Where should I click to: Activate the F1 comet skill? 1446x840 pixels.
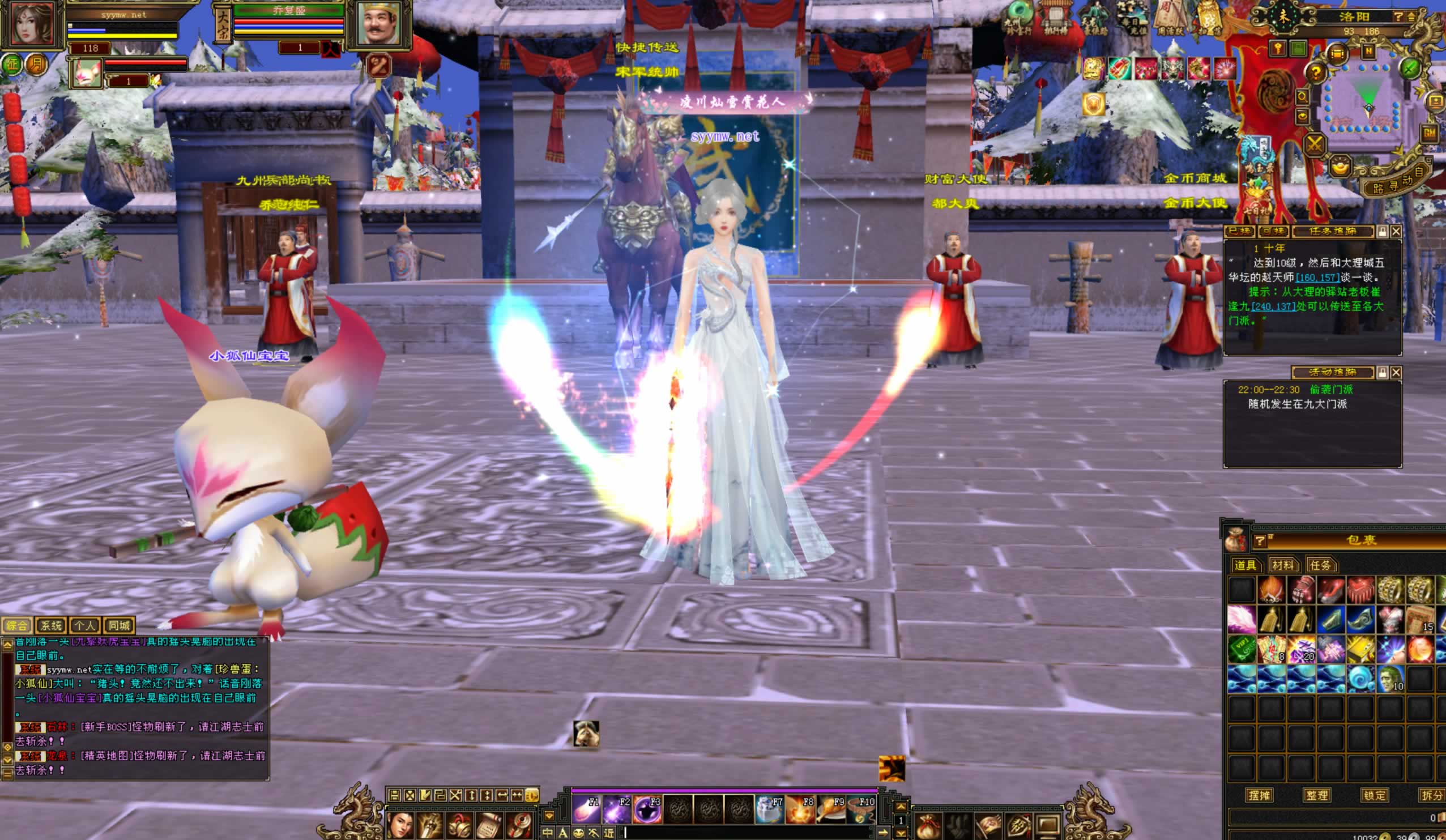[586, 810]
